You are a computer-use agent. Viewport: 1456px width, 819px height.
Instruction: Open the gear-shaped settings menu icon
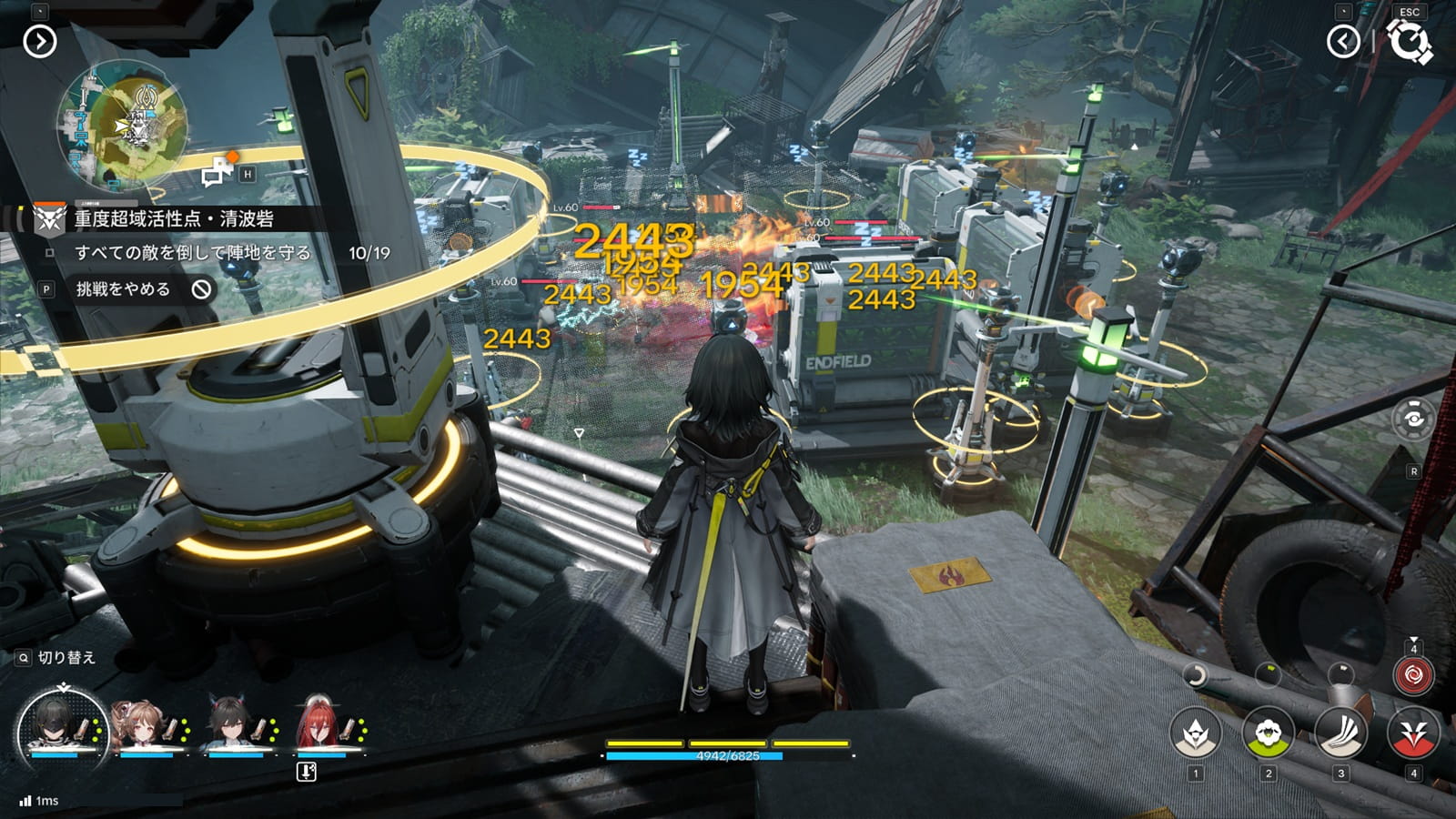pos(1410,42)
